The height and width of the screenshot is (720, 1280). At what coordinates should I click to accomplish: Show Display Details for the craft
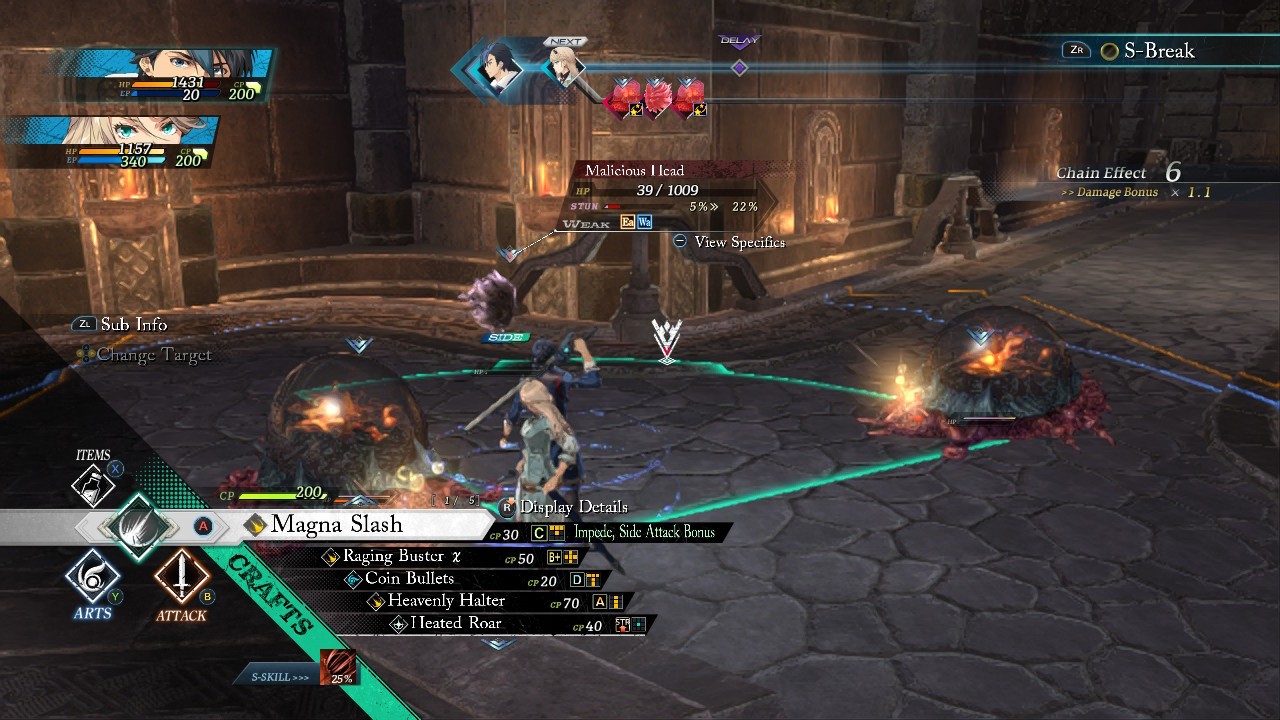(x=573, y=507)
